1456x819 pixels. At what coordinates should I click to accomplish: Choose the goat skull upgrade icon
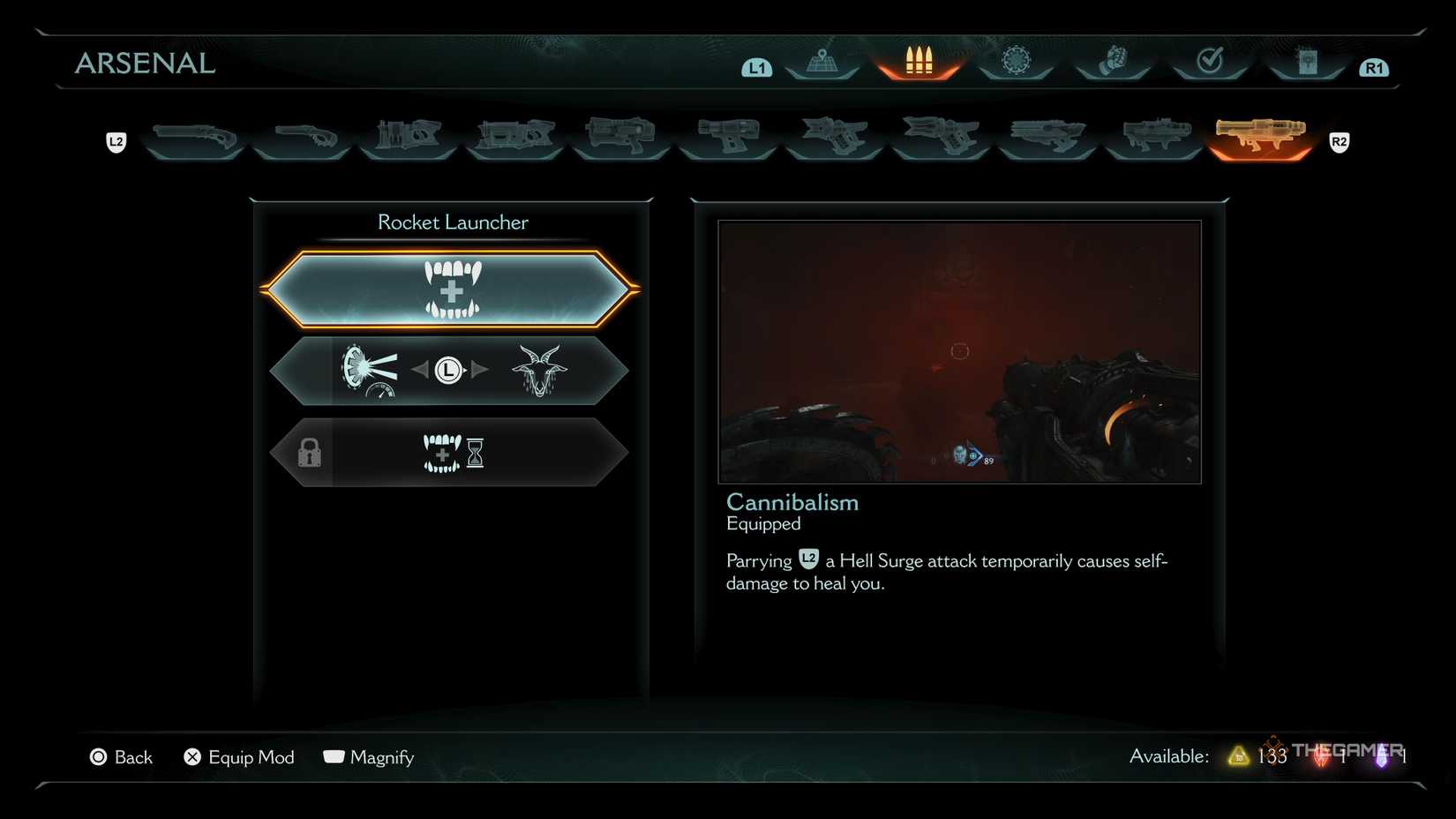(x=538, y=371)
